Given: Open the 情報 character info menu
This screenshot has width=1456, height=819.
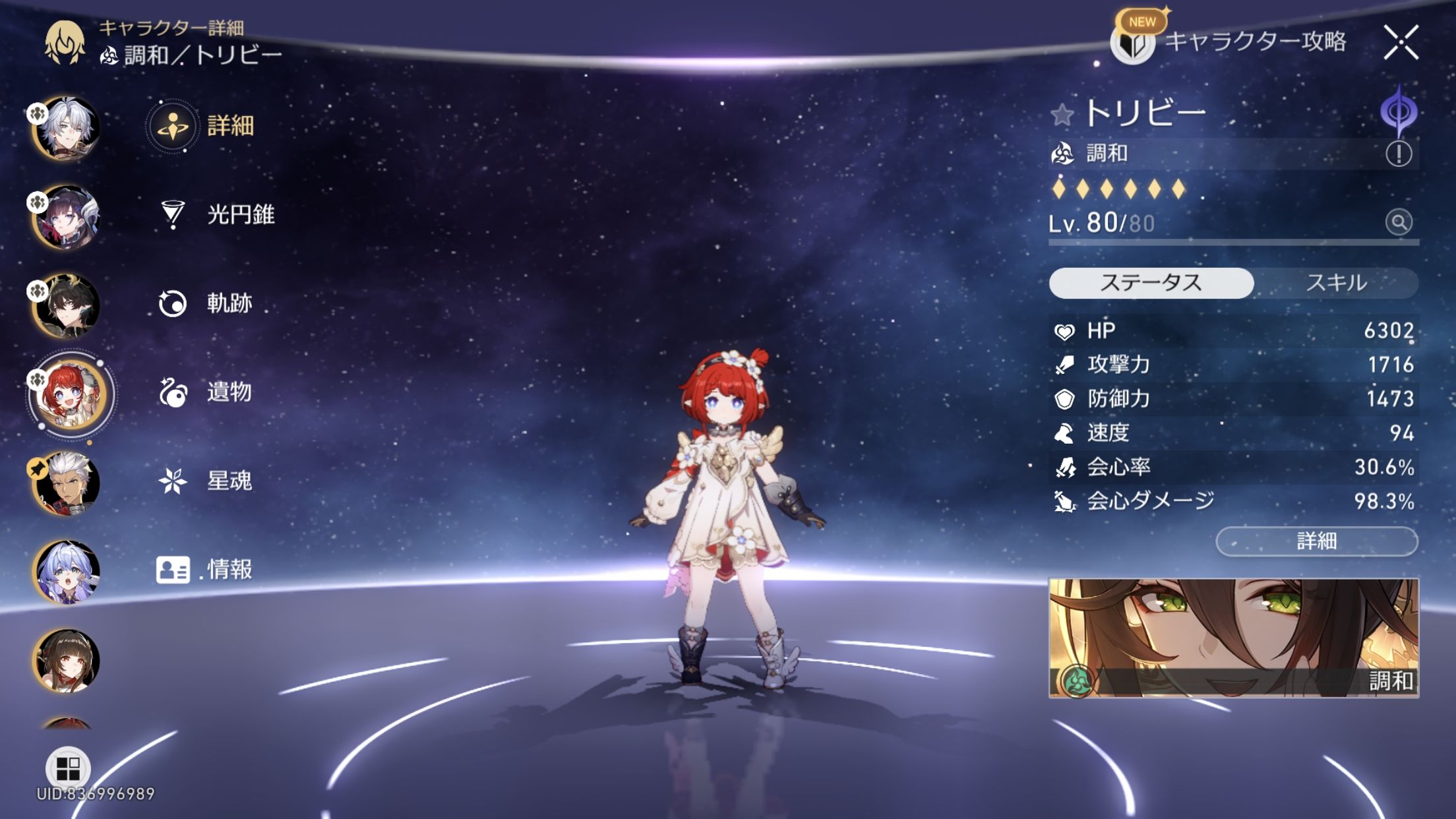Looking at the screenshot, I should click(204, 569).
